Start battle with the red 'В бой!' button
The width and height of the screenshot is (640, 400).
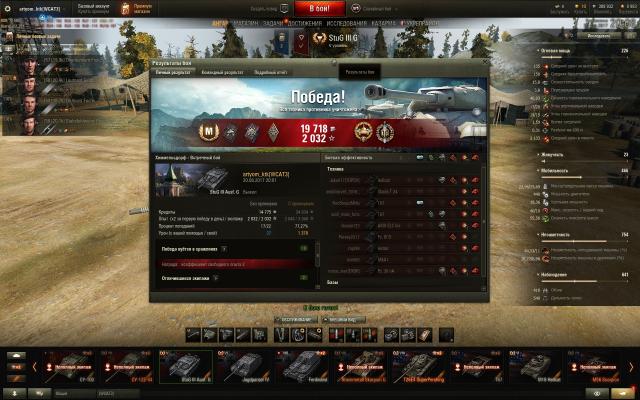pyautogui.click(x=319, y=7)
